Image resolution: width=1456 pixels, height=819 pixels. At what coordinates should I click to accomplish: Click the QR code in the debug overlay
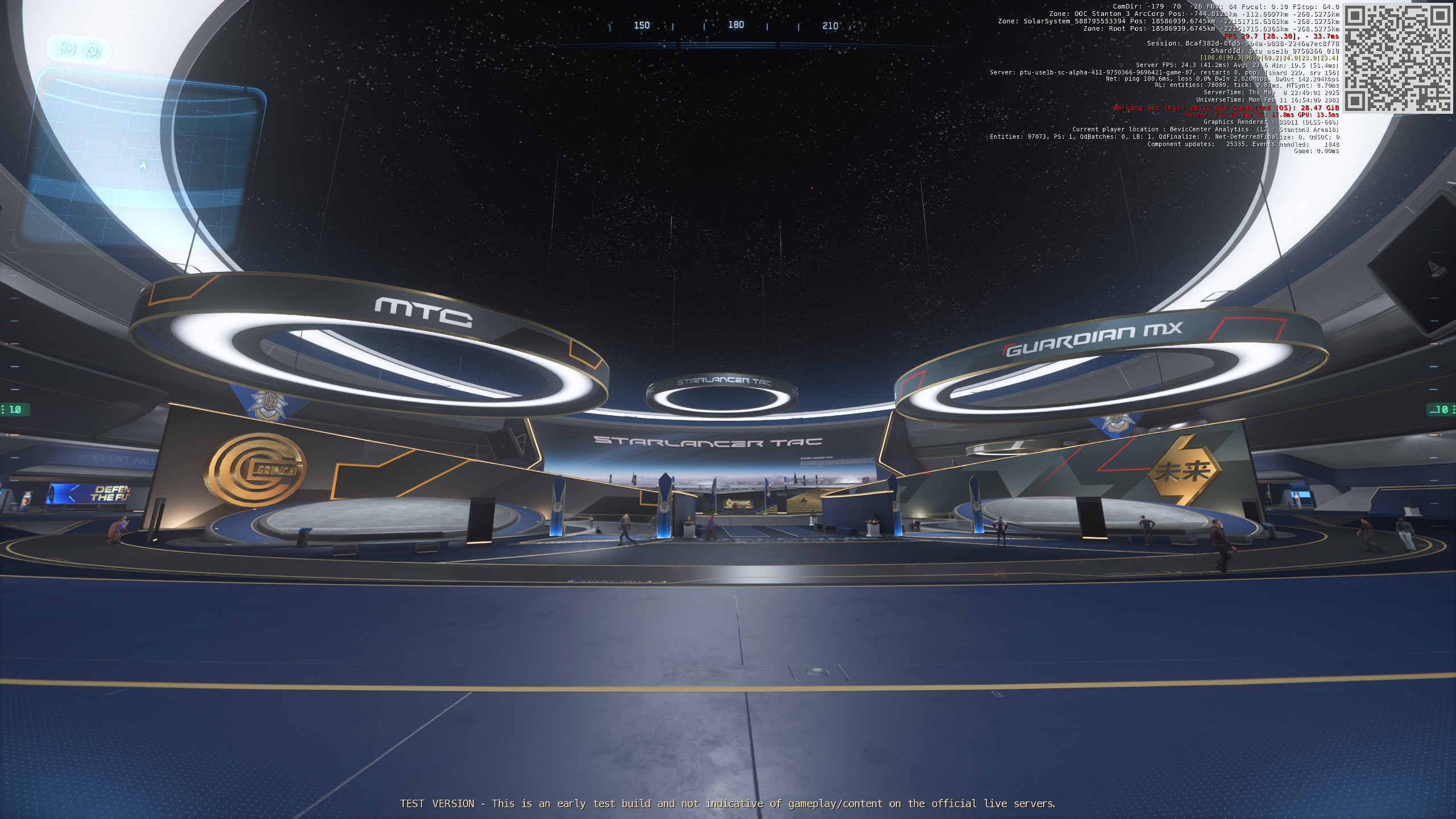click(x=1397, y=59)
